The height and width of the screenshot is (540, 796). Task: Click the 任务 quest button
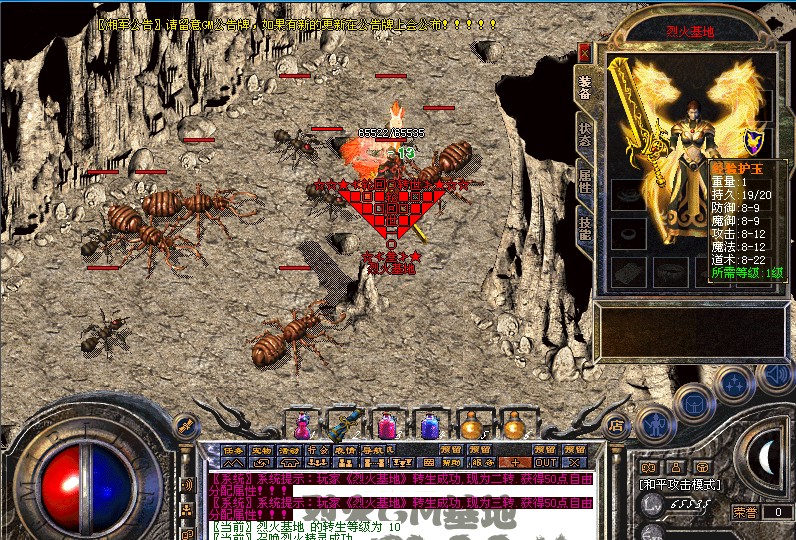click(233, 450)
